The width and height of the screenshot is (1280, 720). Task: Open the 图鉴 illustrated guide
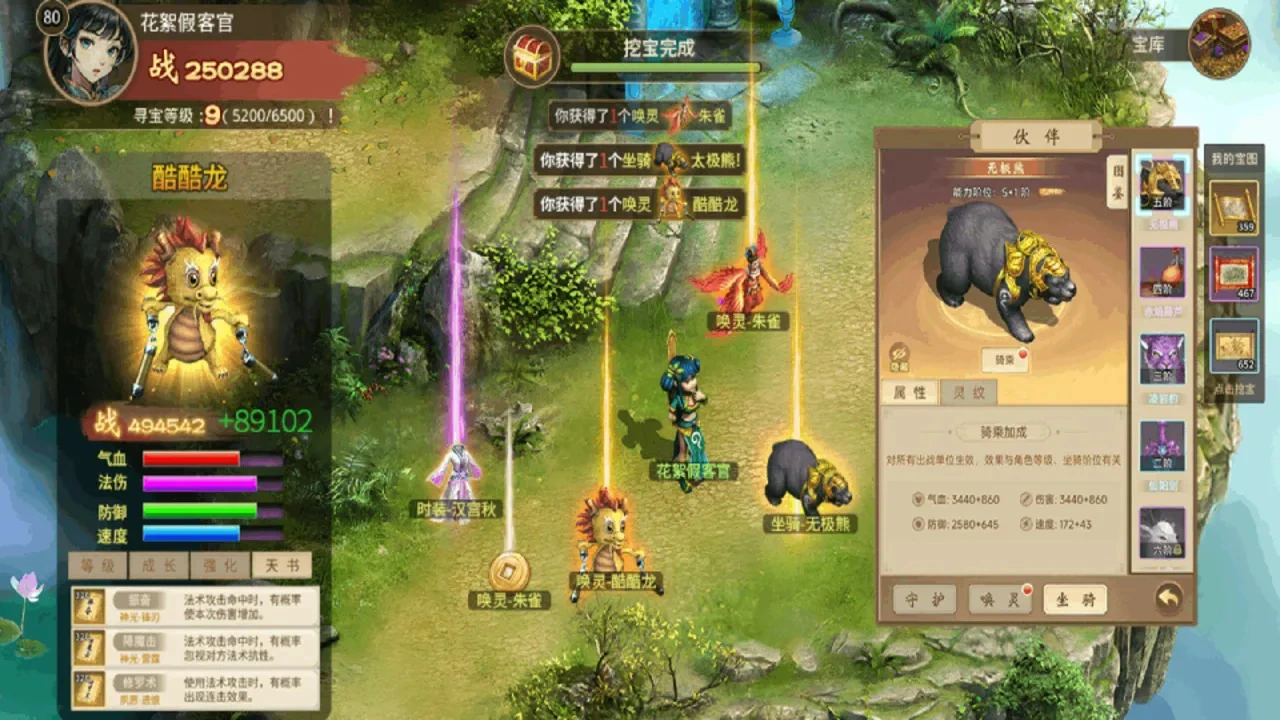tap(1116, 181)
